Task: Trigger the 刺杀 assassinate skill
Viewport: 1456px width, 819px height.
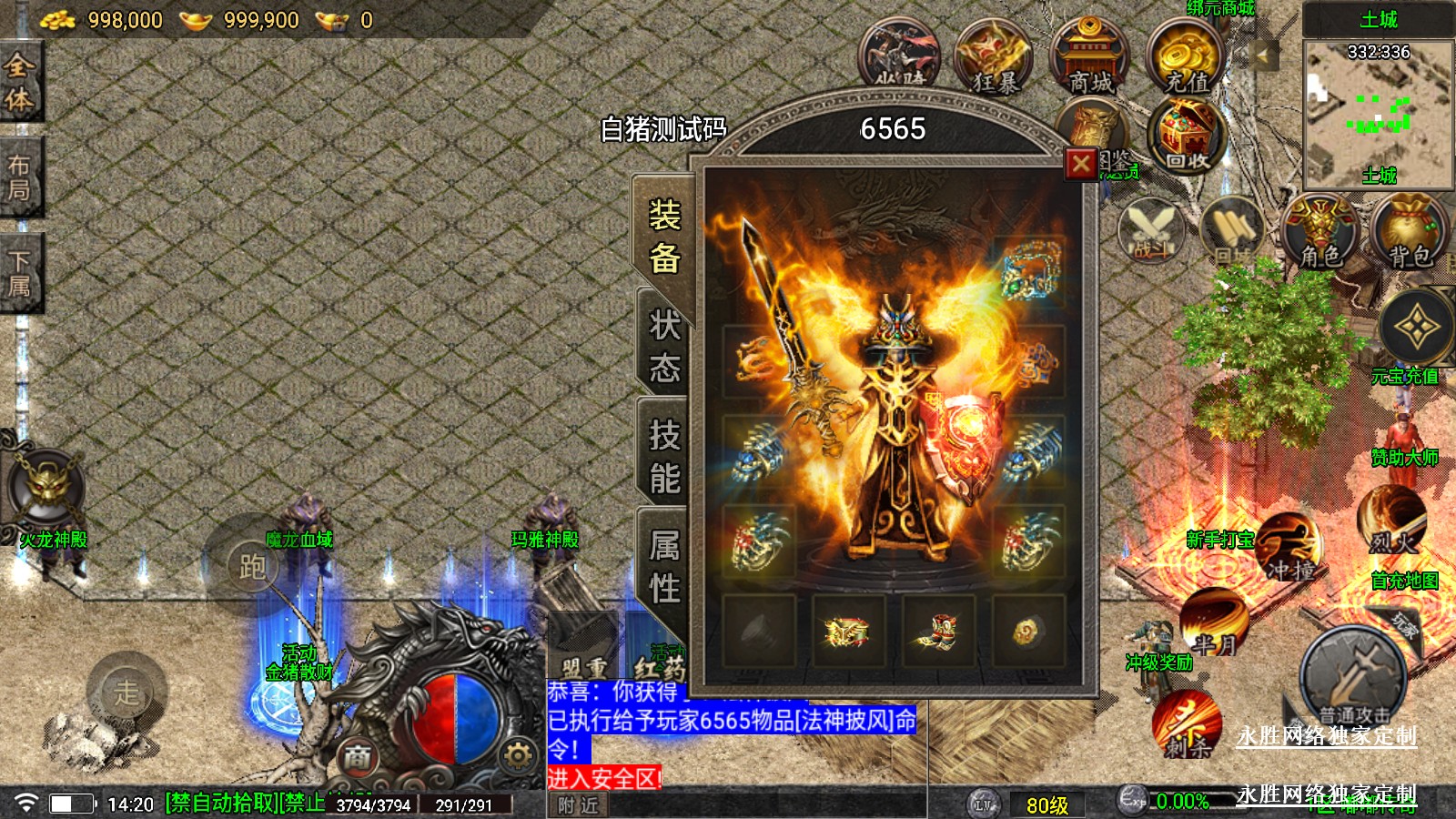Action: point(1187,723)
